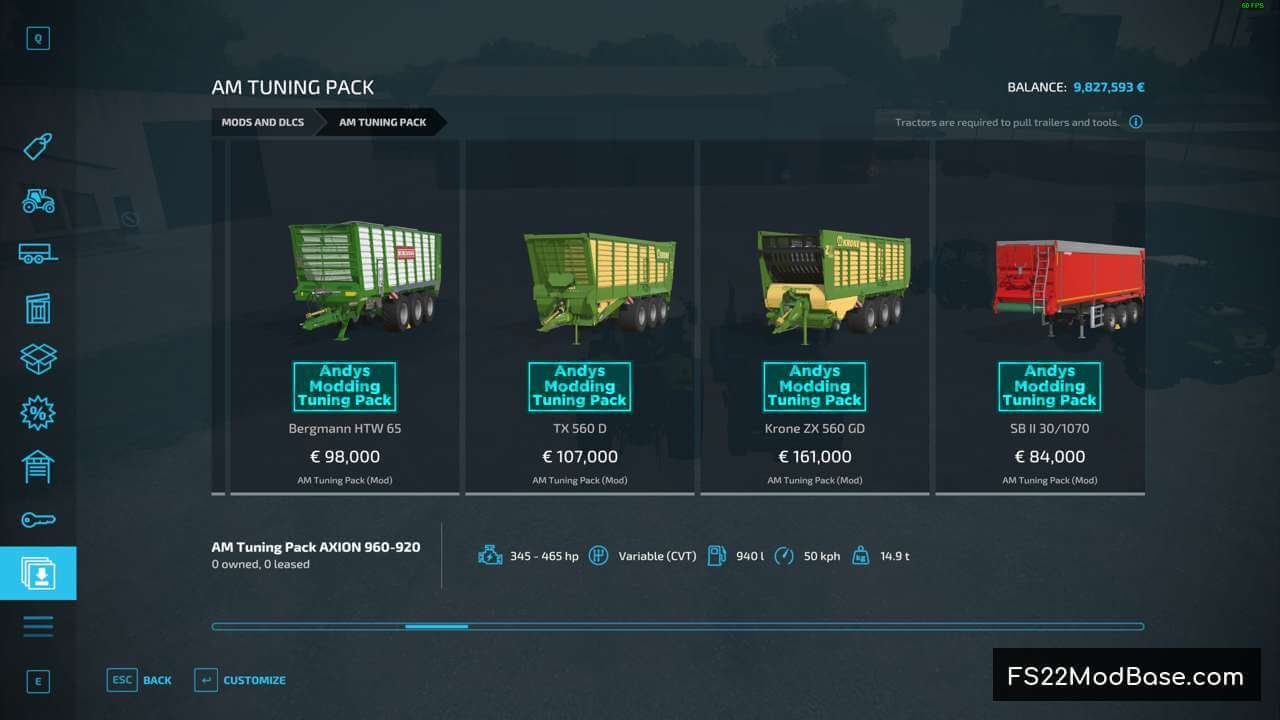This screenshot has width=1280, height=720.
Task: Click the hamburger menu at sidebar bottom
Action: click(38, 625)
